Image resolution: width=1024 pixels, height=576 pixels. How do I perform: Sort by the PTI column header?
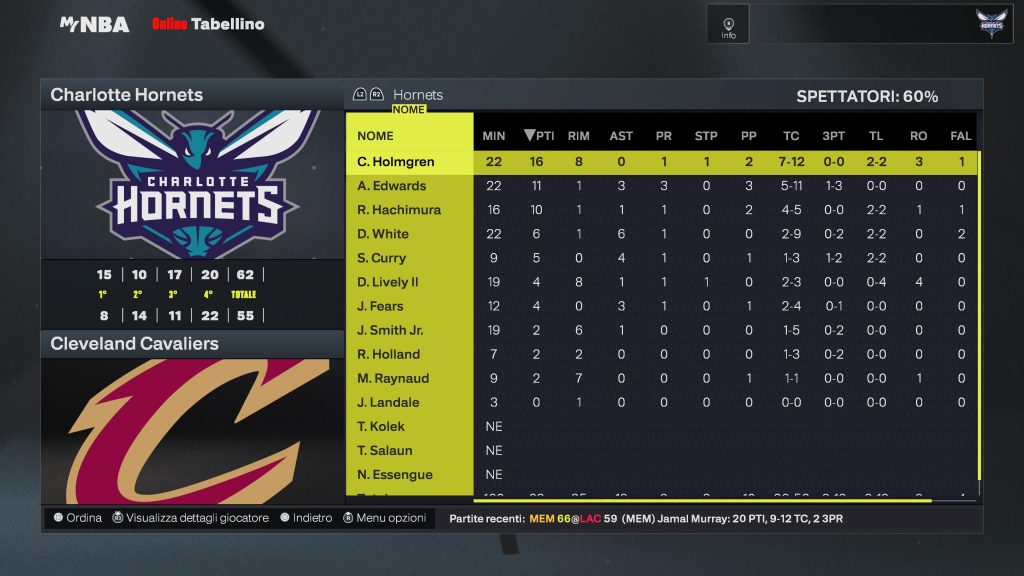(539, 136)
